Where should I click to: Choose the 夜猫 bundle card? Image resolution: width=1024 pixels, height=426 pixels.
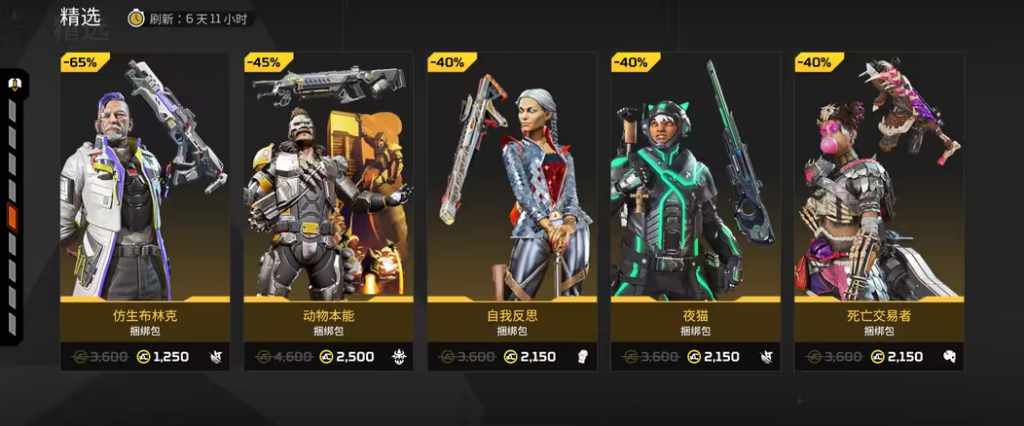coord(695,210)
